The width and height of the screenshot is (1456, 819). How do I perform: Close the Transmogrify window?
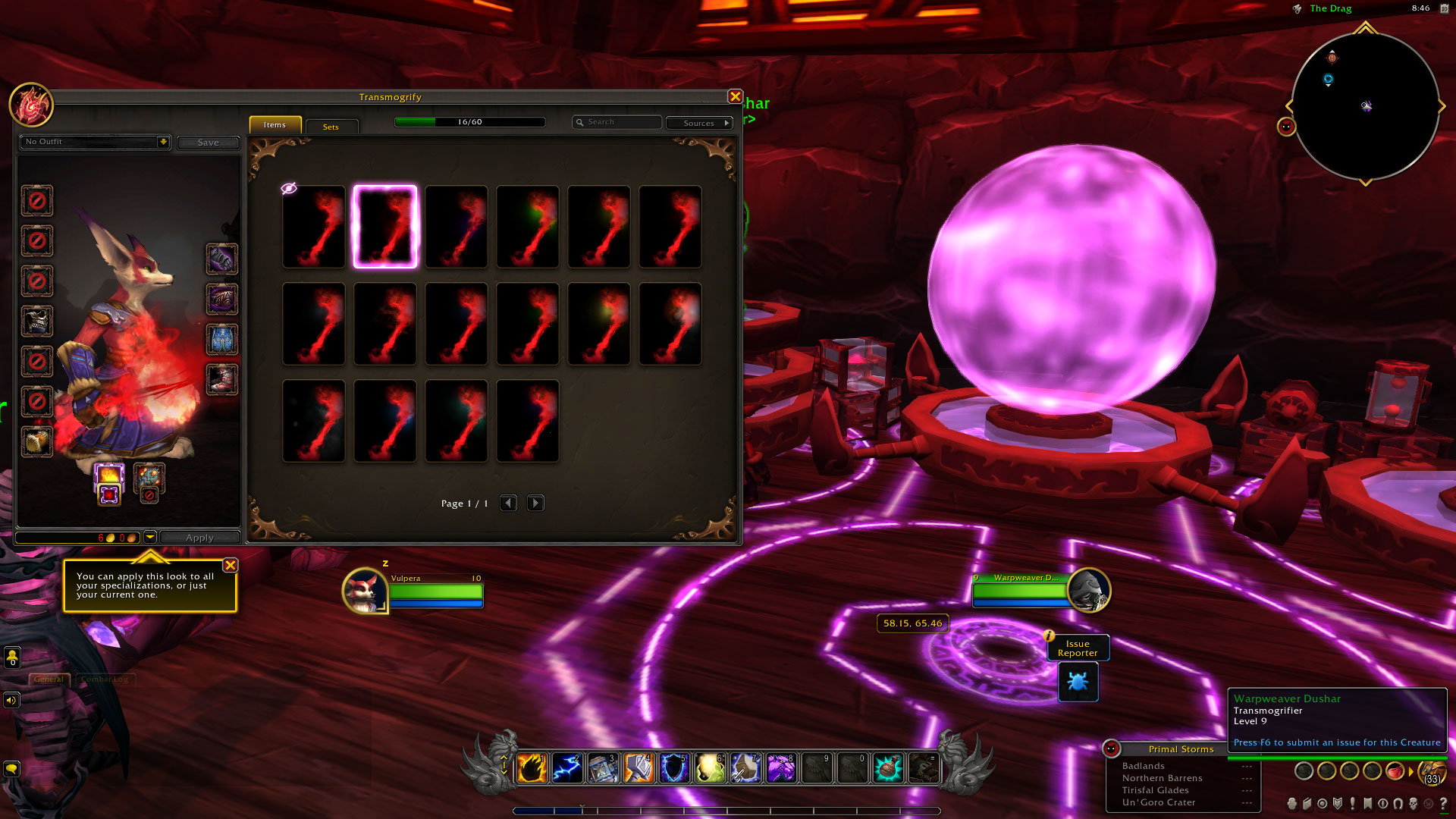tap(735, 96)
